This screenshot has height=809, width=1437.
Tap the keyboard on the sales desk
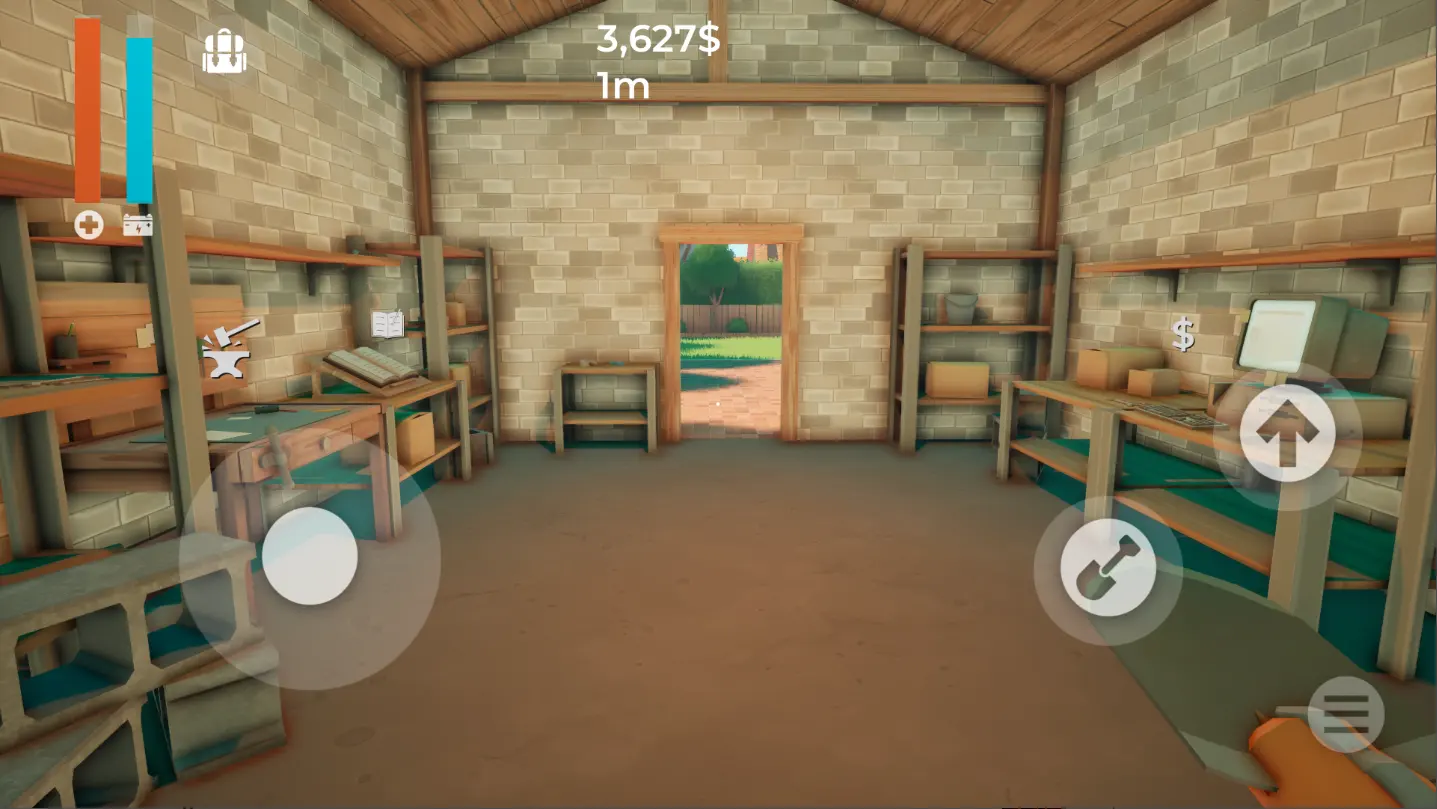point(1173,413)
